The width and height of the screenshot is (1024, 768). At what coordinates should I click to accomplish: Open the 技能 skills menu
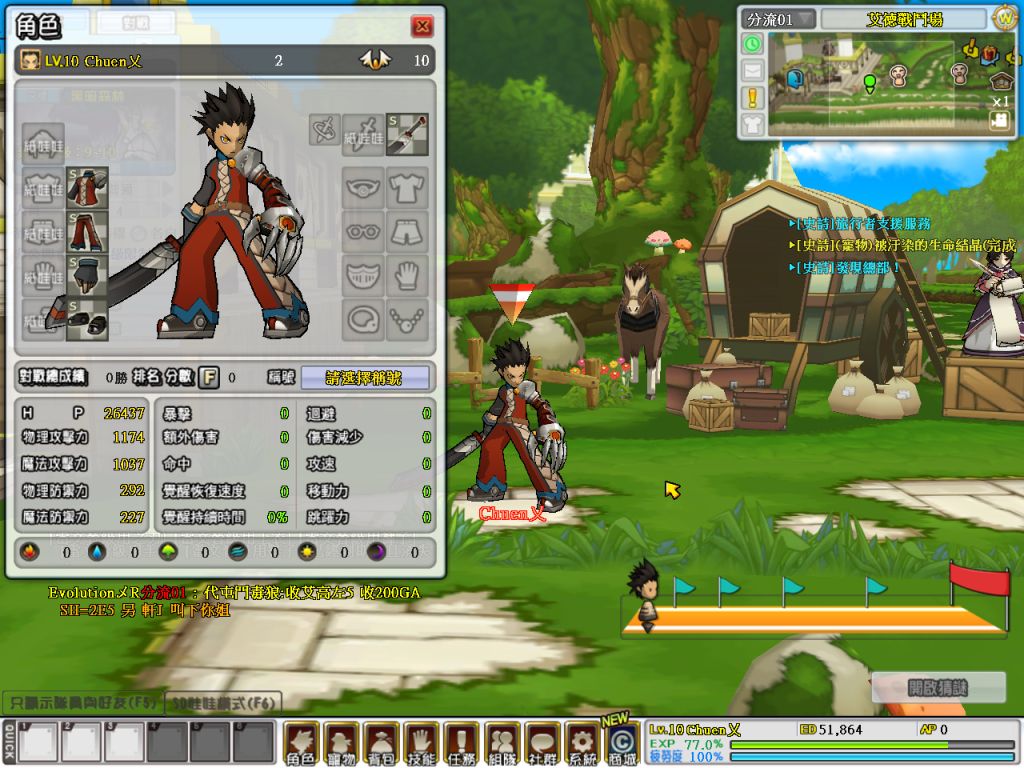(421, 743)
